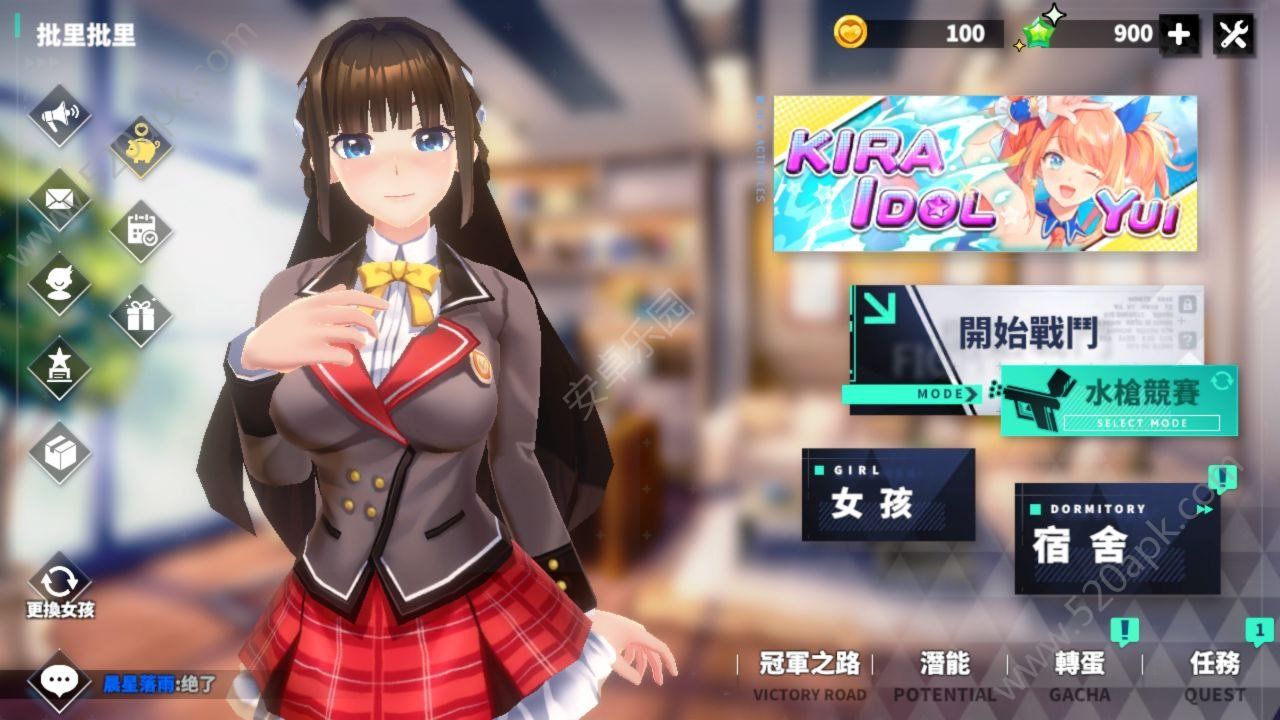Click the settings wrench icon
1280x720 pixels.
pyautogui.click(x=1234, y=33)
